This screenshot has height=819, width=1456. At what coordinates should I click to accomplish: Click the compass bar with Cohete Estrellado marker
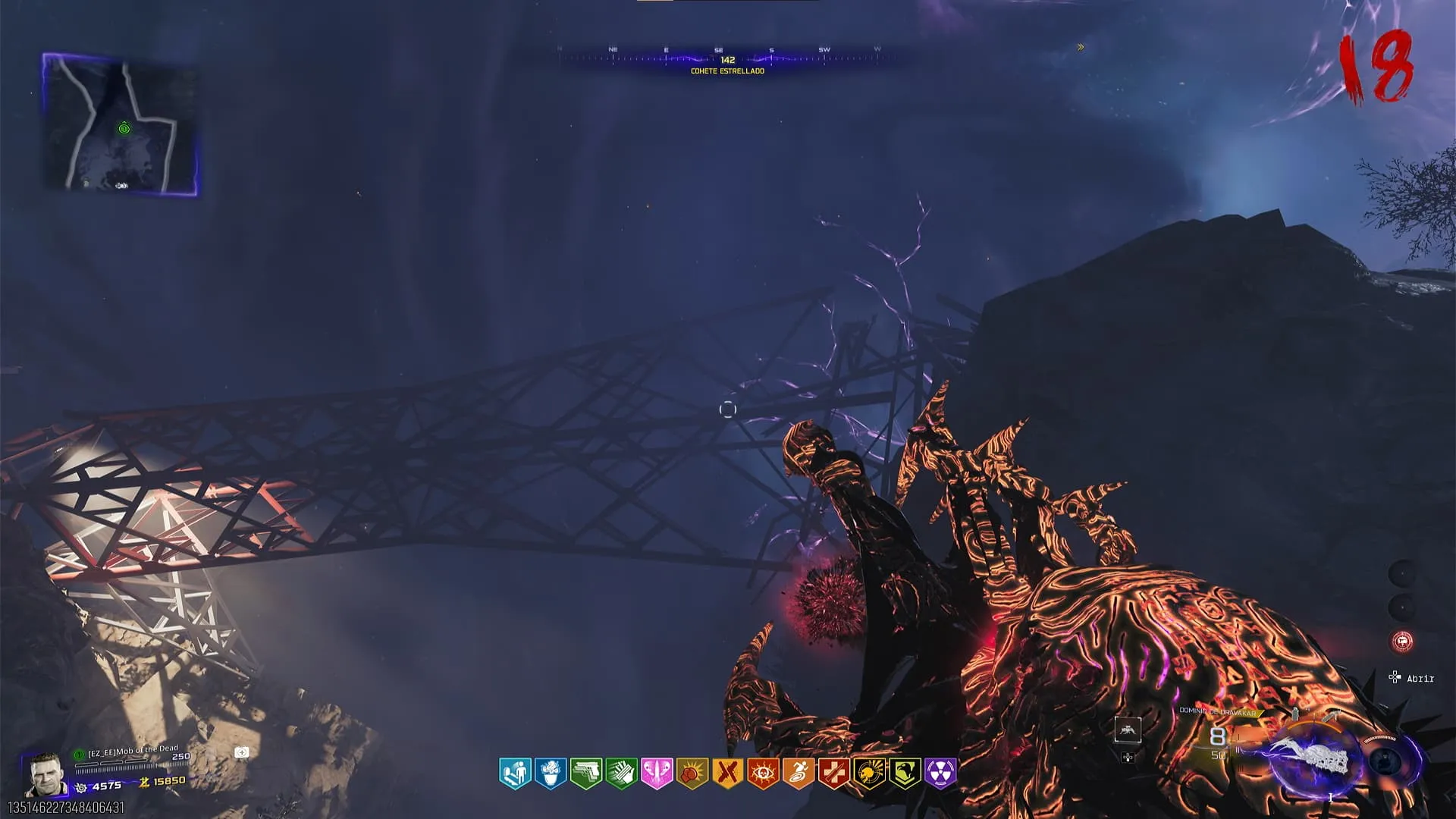(x=726, y=60)
